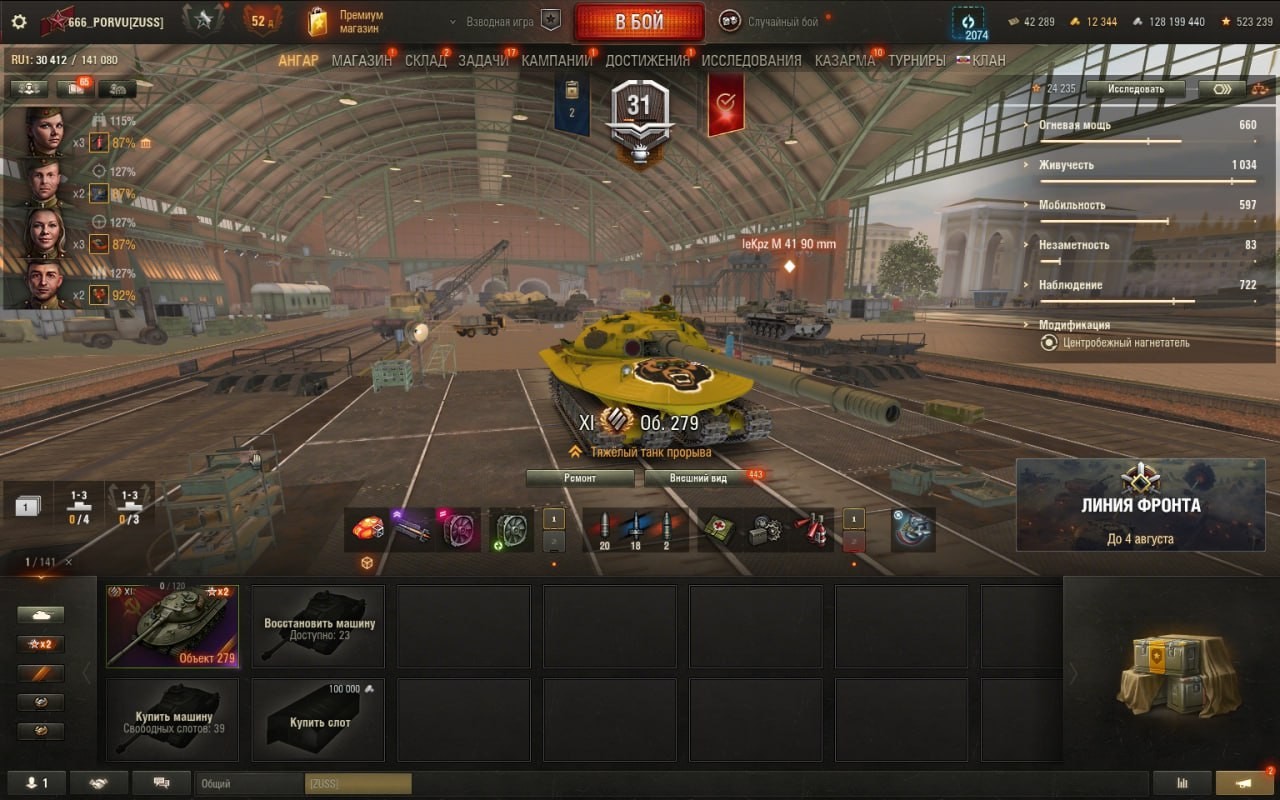Open the ЗАДАЧИ tab

tap(483, 60)
